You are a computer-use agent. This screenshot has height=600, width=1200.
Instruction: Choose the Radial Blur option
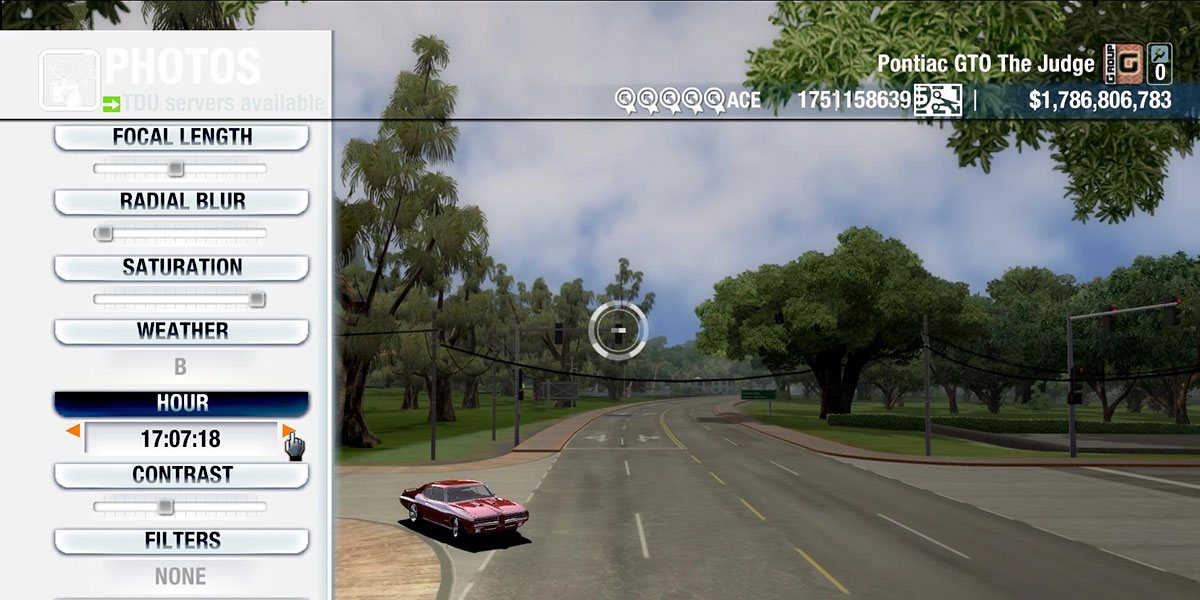tap(181, 201)
